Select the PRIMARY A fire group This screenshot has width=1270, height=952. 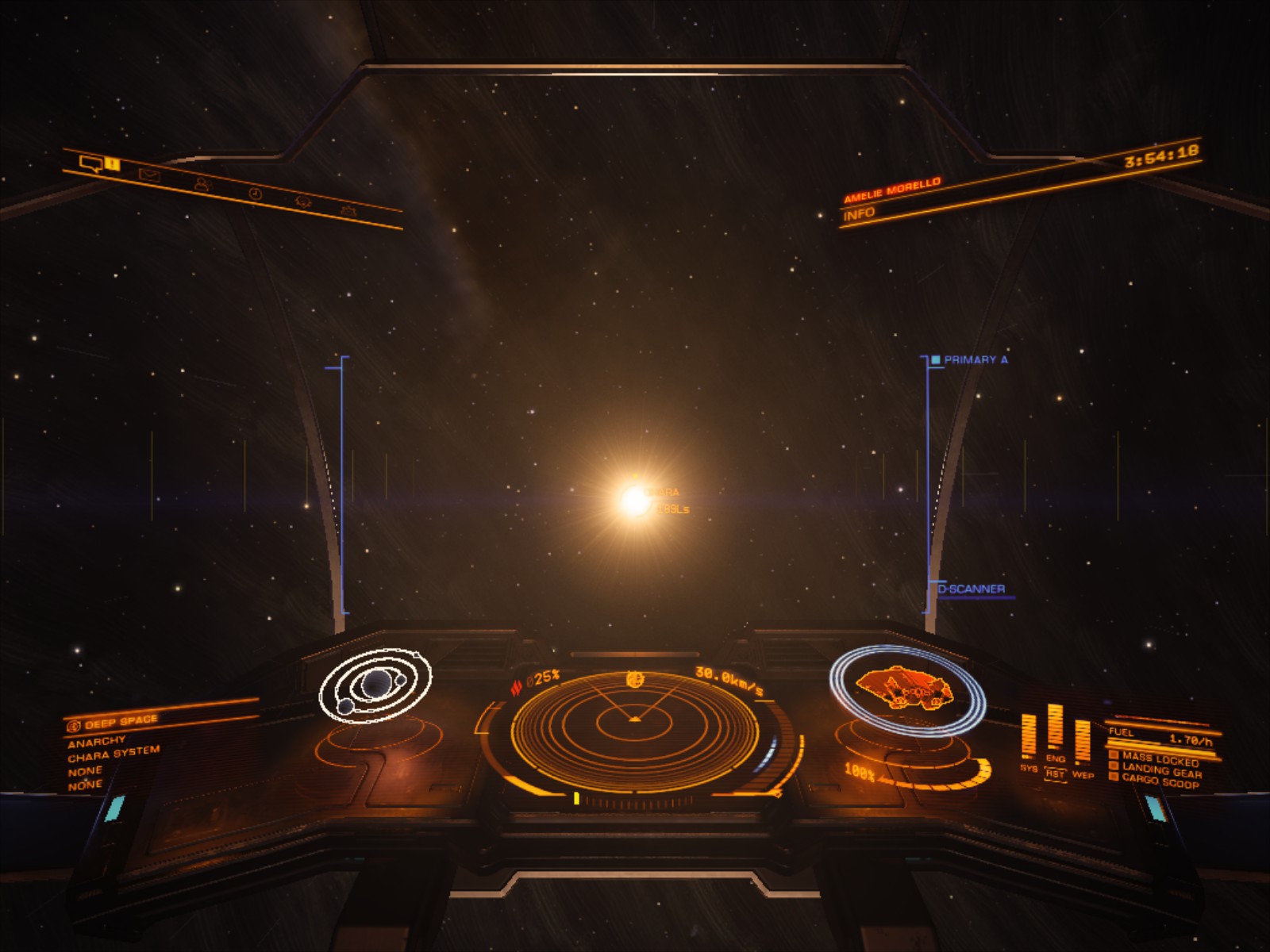975,359
